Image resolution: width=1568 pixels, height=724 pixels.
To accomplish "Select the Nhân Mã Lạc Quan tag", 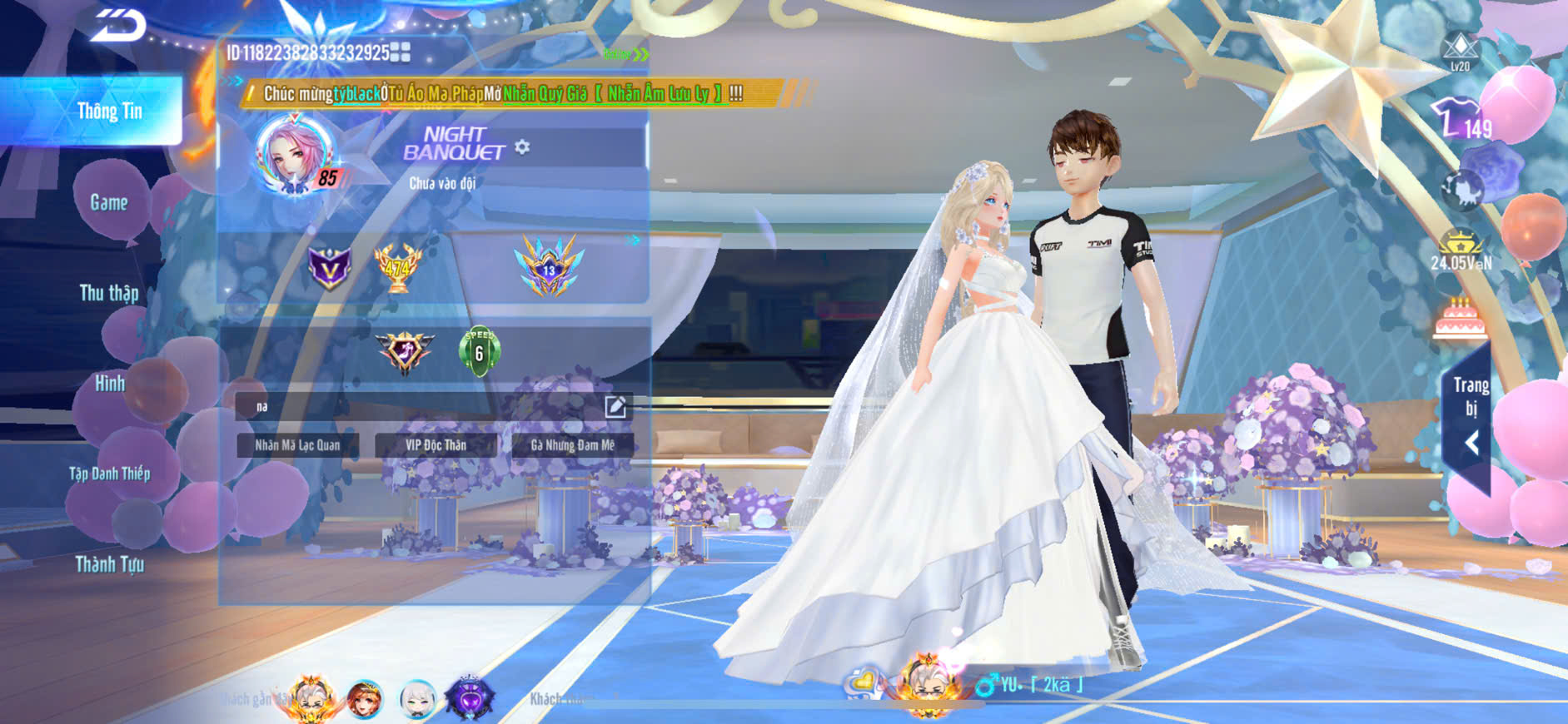I will (297, 445).
